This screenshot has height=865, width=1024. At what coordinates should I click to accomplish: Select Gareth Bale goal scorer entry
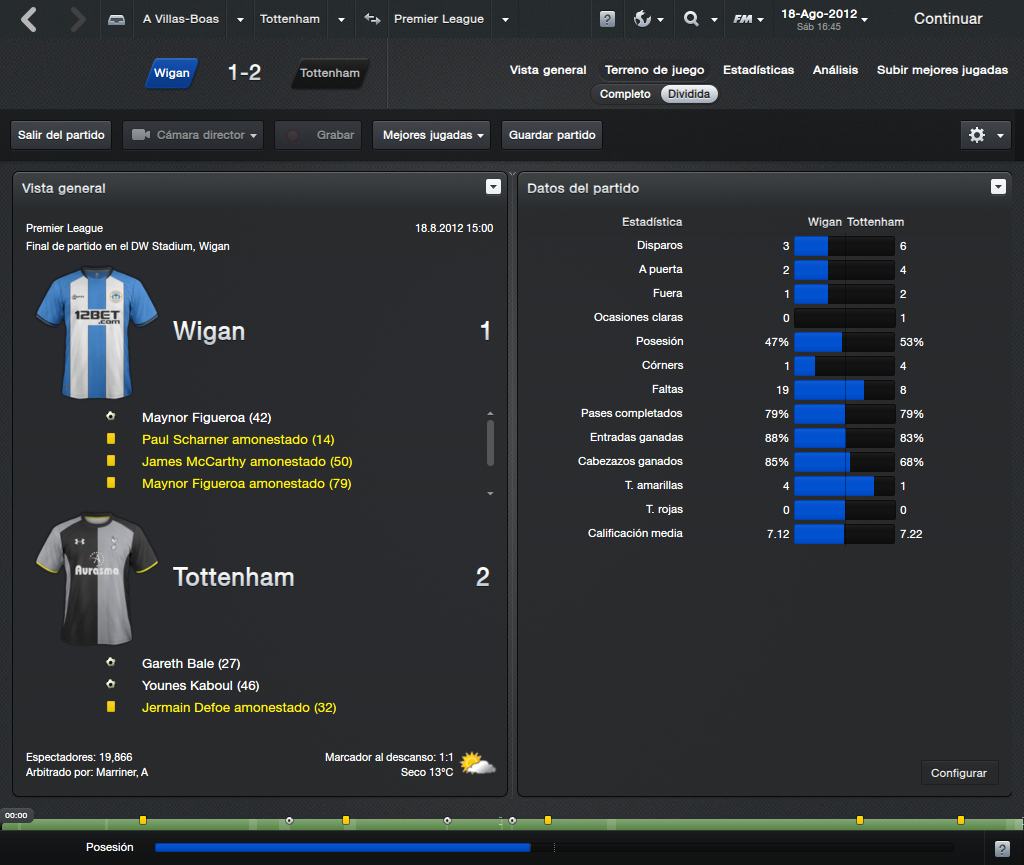[191, 663]
